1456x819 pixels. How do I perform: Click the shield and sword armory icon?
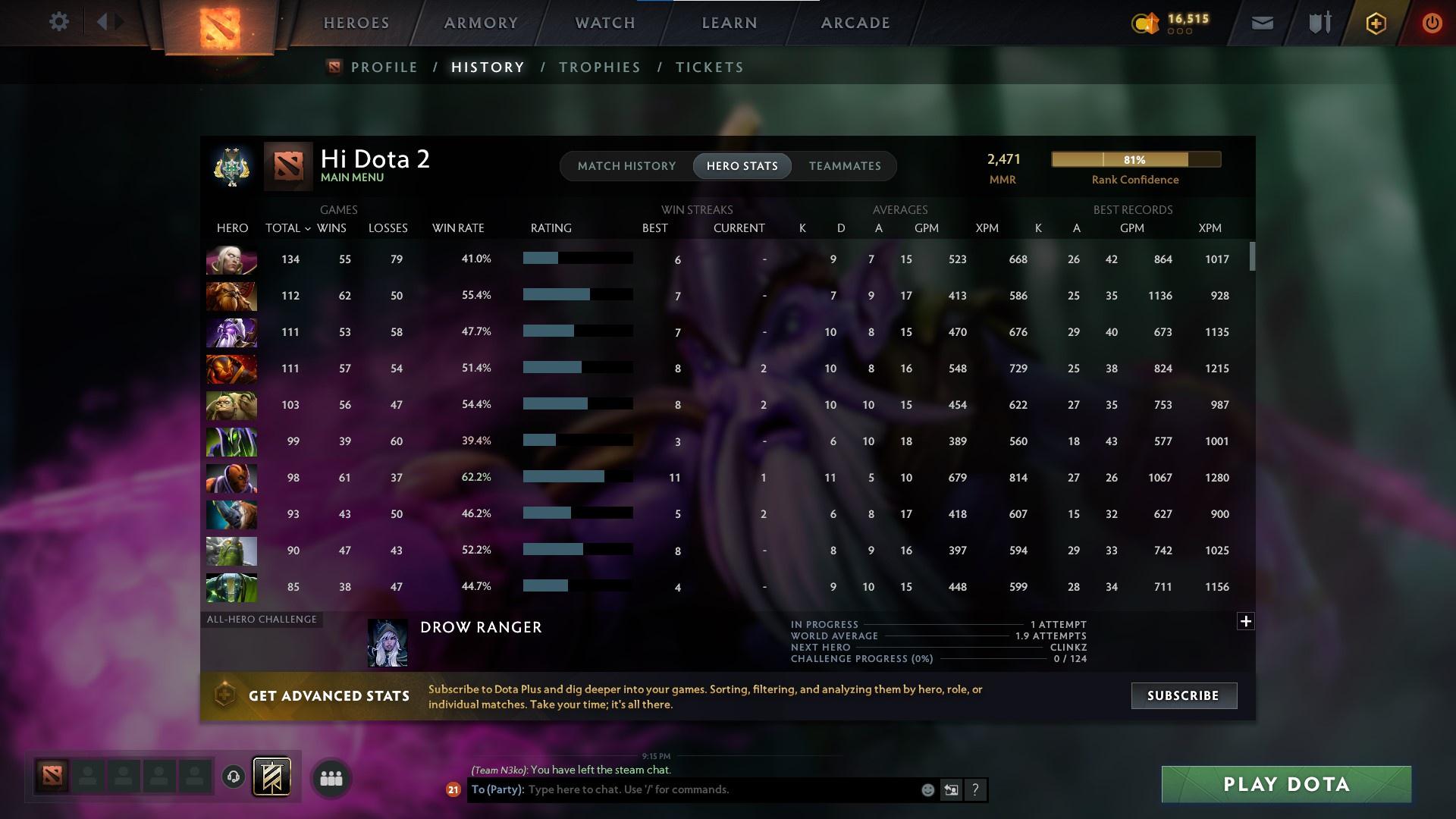[x=1319, y=22]
